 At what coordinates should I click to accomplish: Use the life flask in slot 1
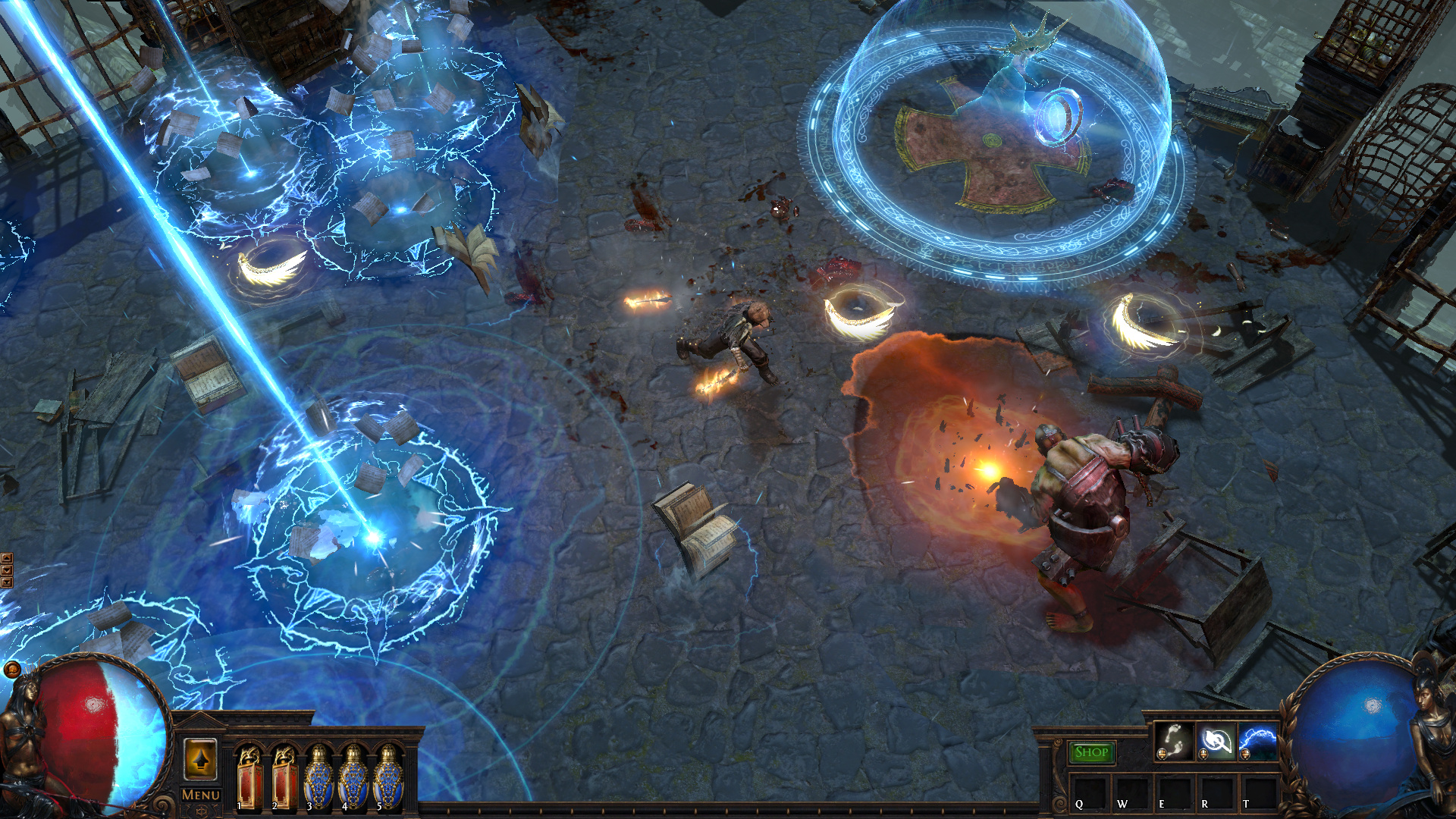[x=250, y=781]
